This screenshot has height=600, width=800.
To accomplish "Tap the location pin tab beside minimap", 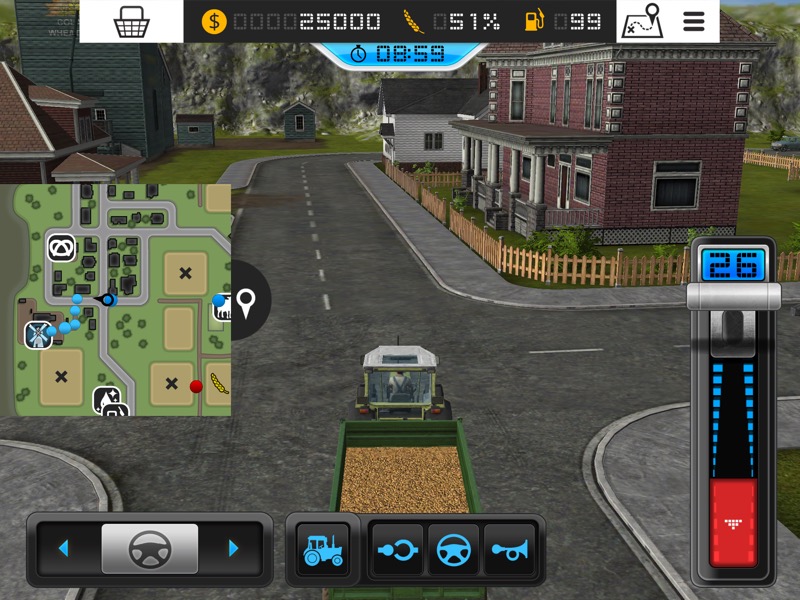I will tap(246, 300).
